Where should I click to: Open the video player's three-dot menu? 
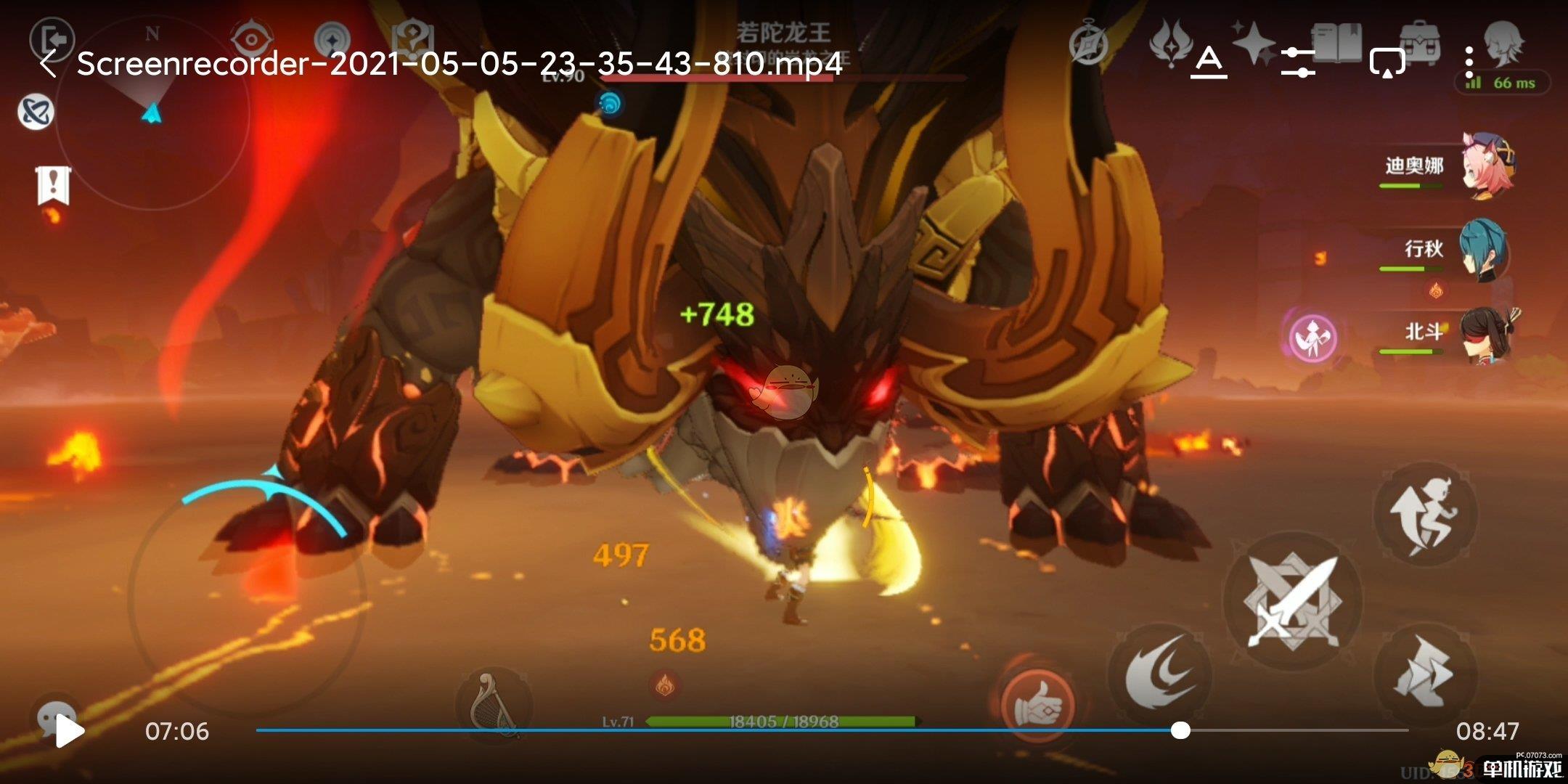(1469, 63)
